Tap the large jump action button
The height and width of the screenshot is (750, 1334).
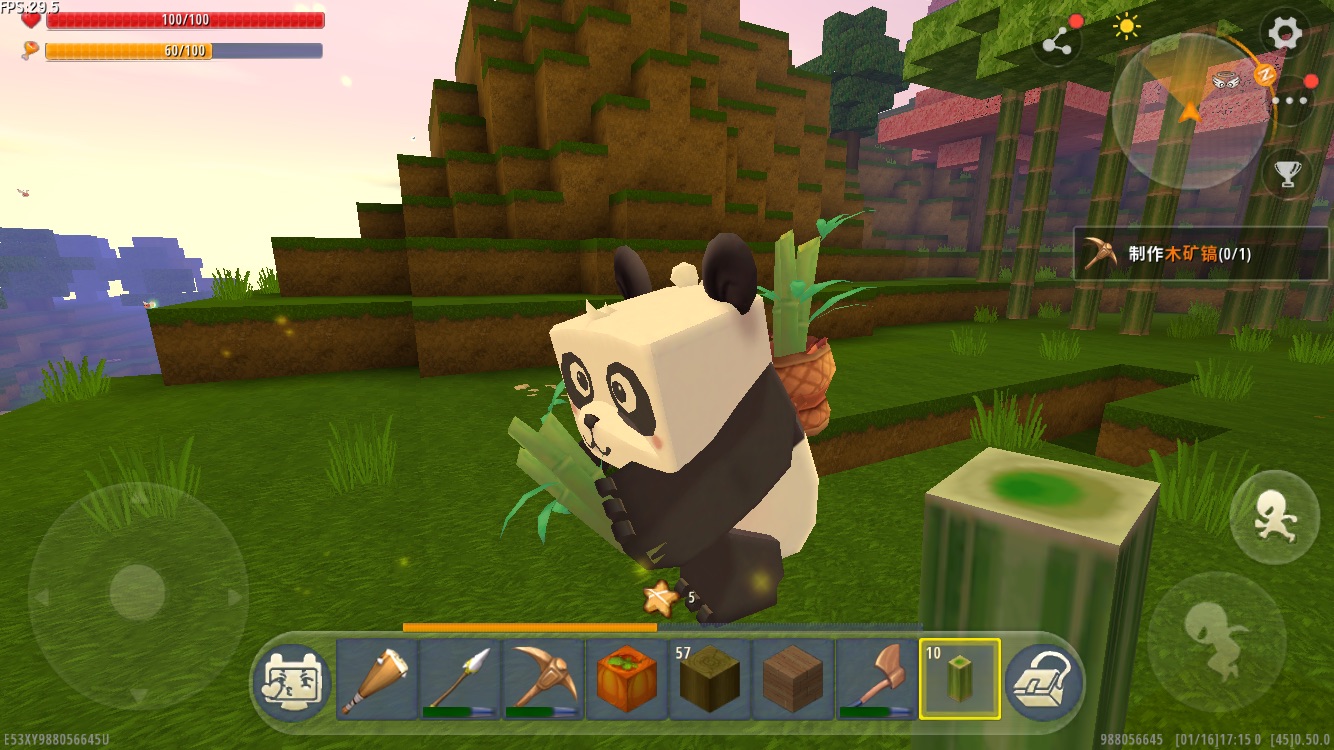coord(1216,640)
